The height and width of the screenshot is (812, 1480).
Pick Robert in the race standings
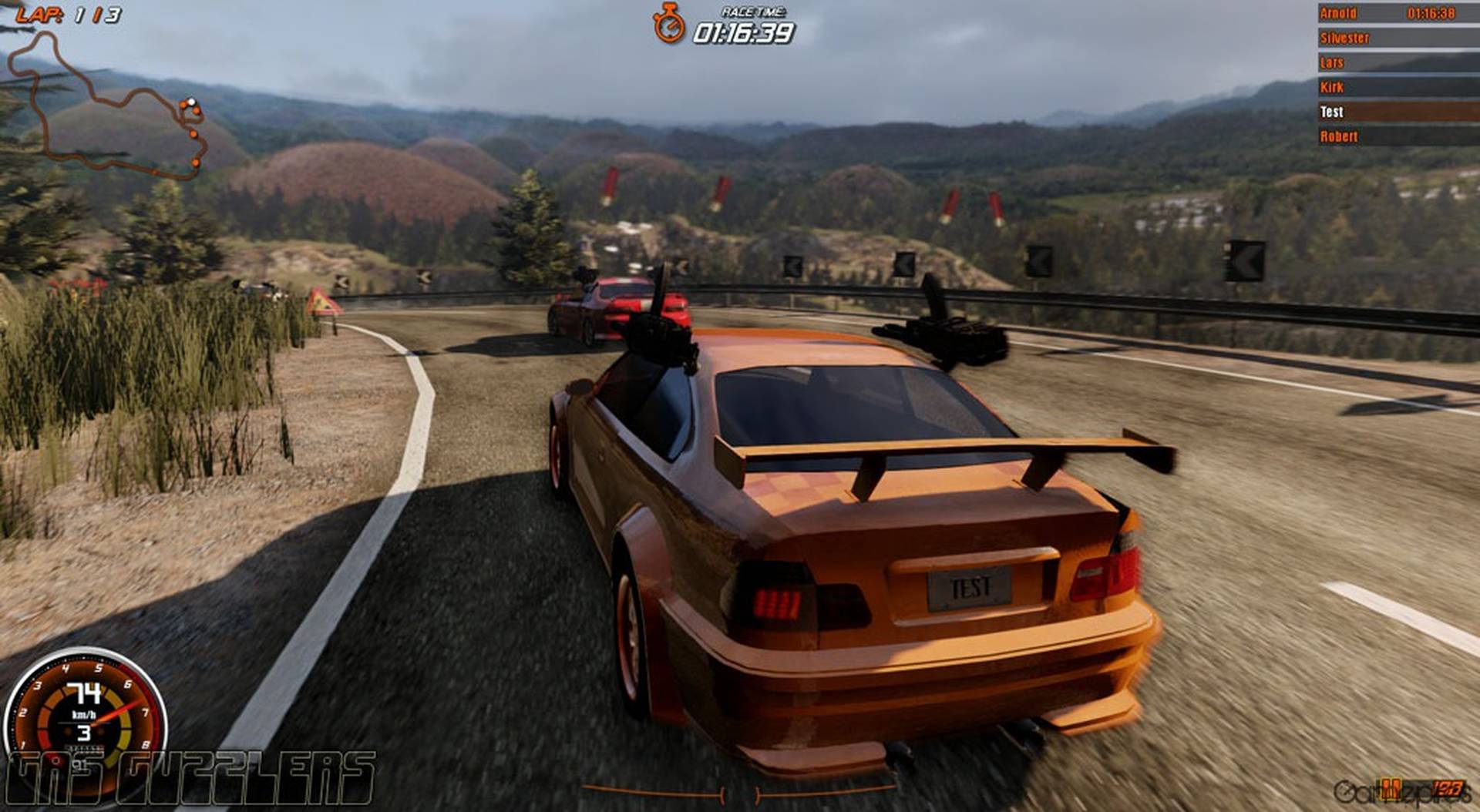pos(1397,136)
